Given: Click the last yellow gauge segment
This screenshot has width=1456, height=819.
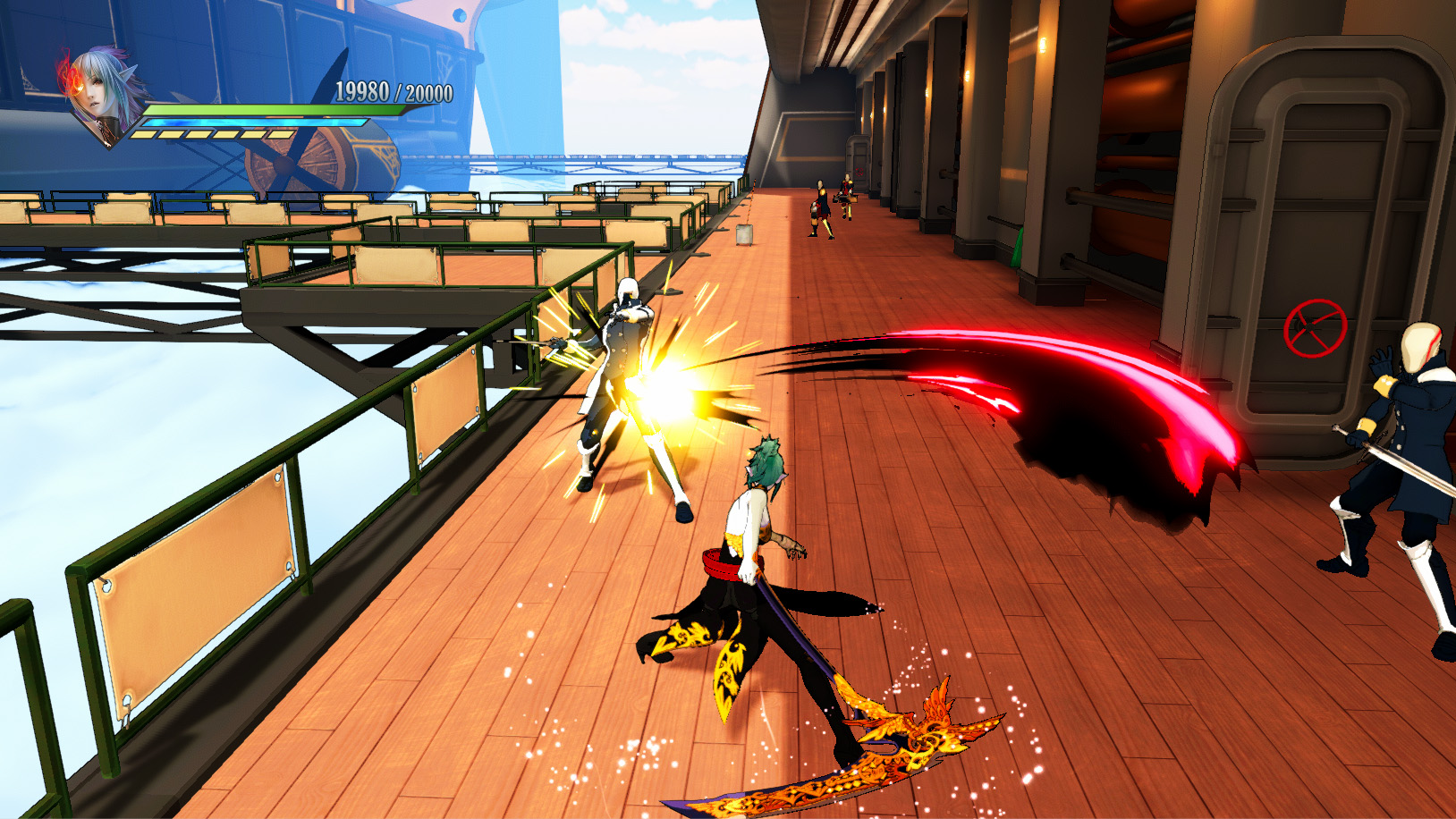Looking at the screenshot, I should [280, 135].
